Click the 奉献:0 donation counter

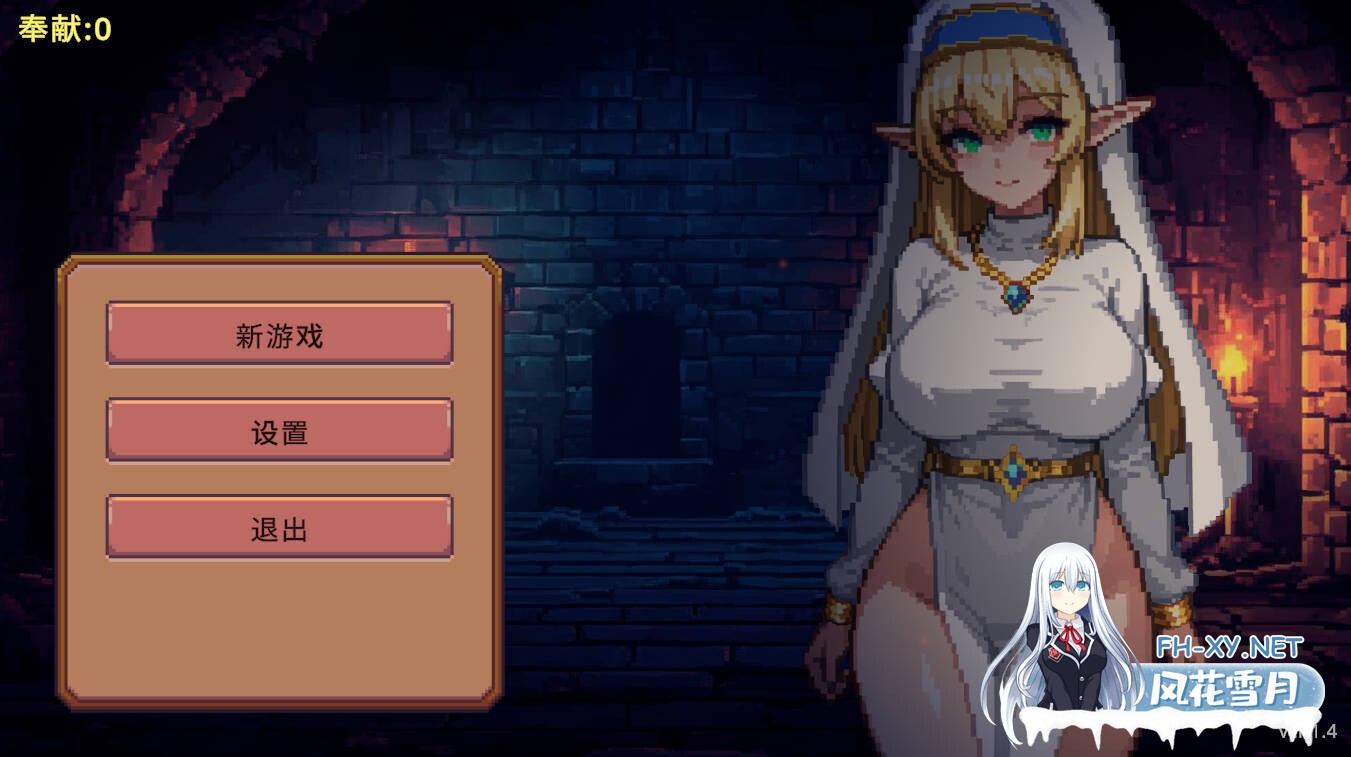point(65,27)
